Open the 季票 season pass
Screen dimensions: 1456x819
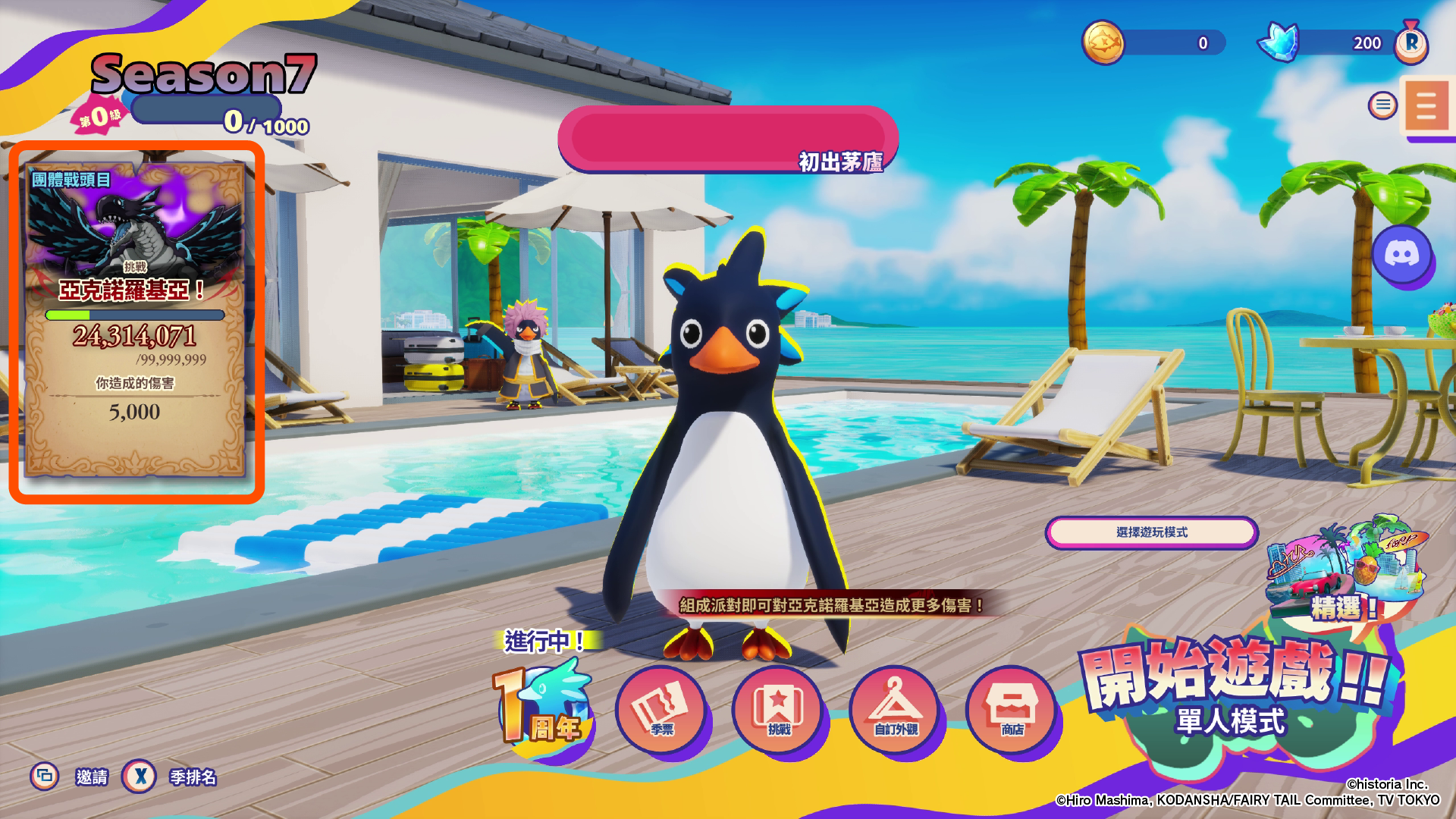coord(661,711)
